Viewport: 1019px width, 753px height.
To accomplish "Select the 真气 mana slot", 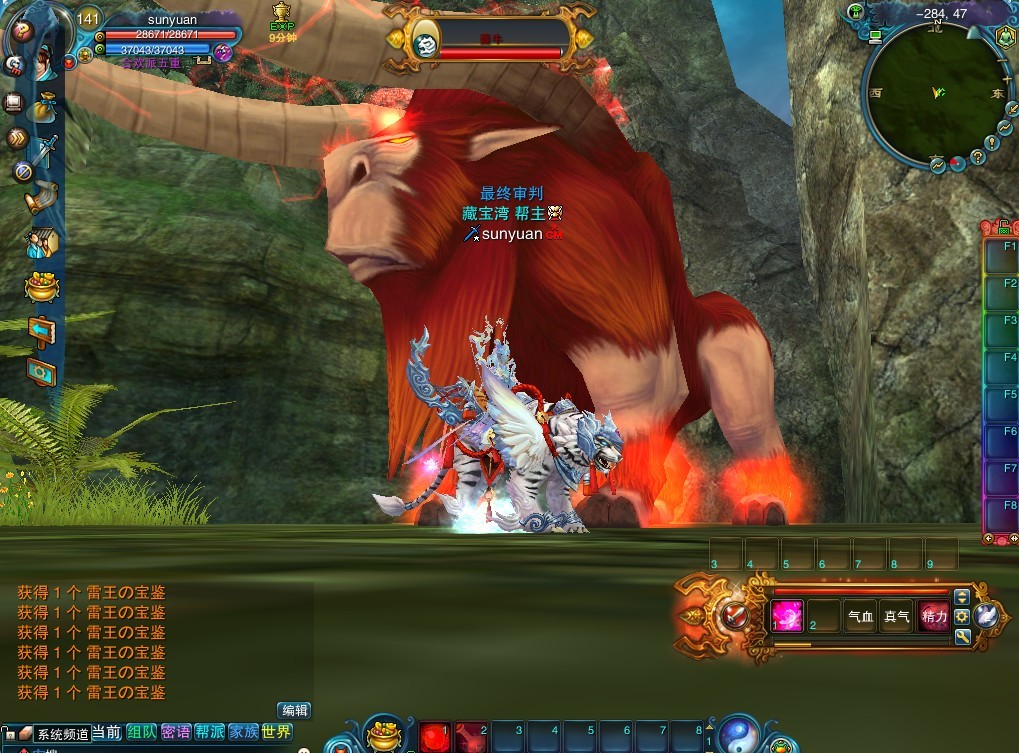I will (x=897, y=617).
